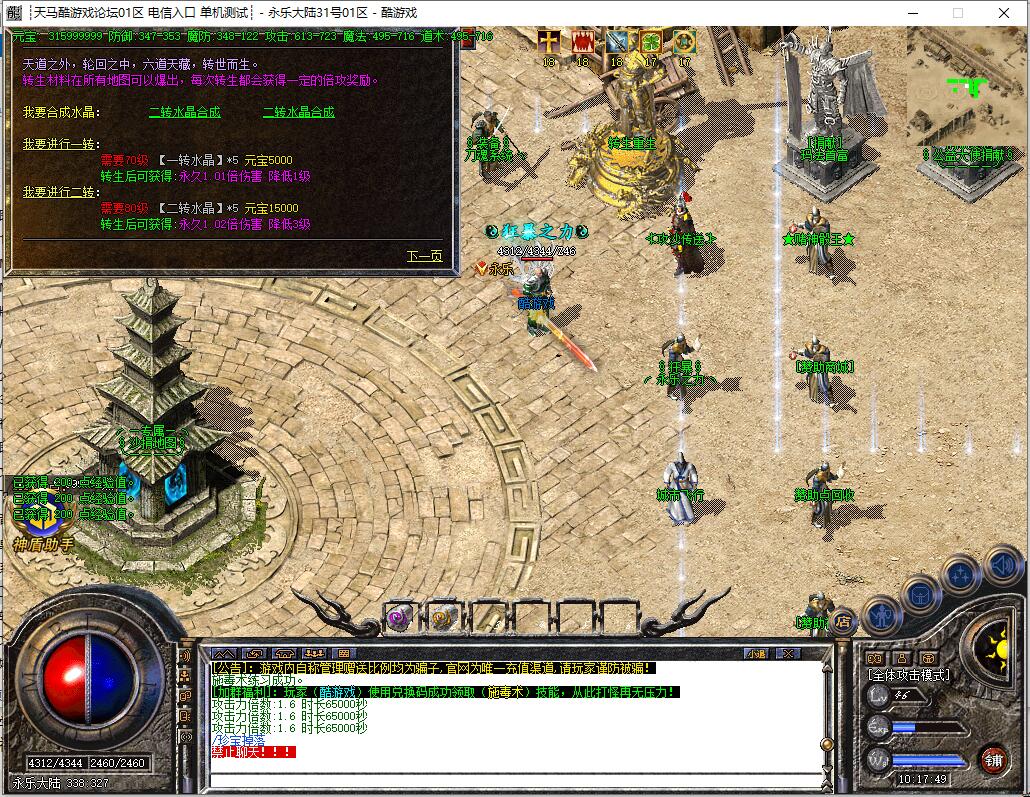
Task: Close the chat window with X
Action: tap(787, 653)
